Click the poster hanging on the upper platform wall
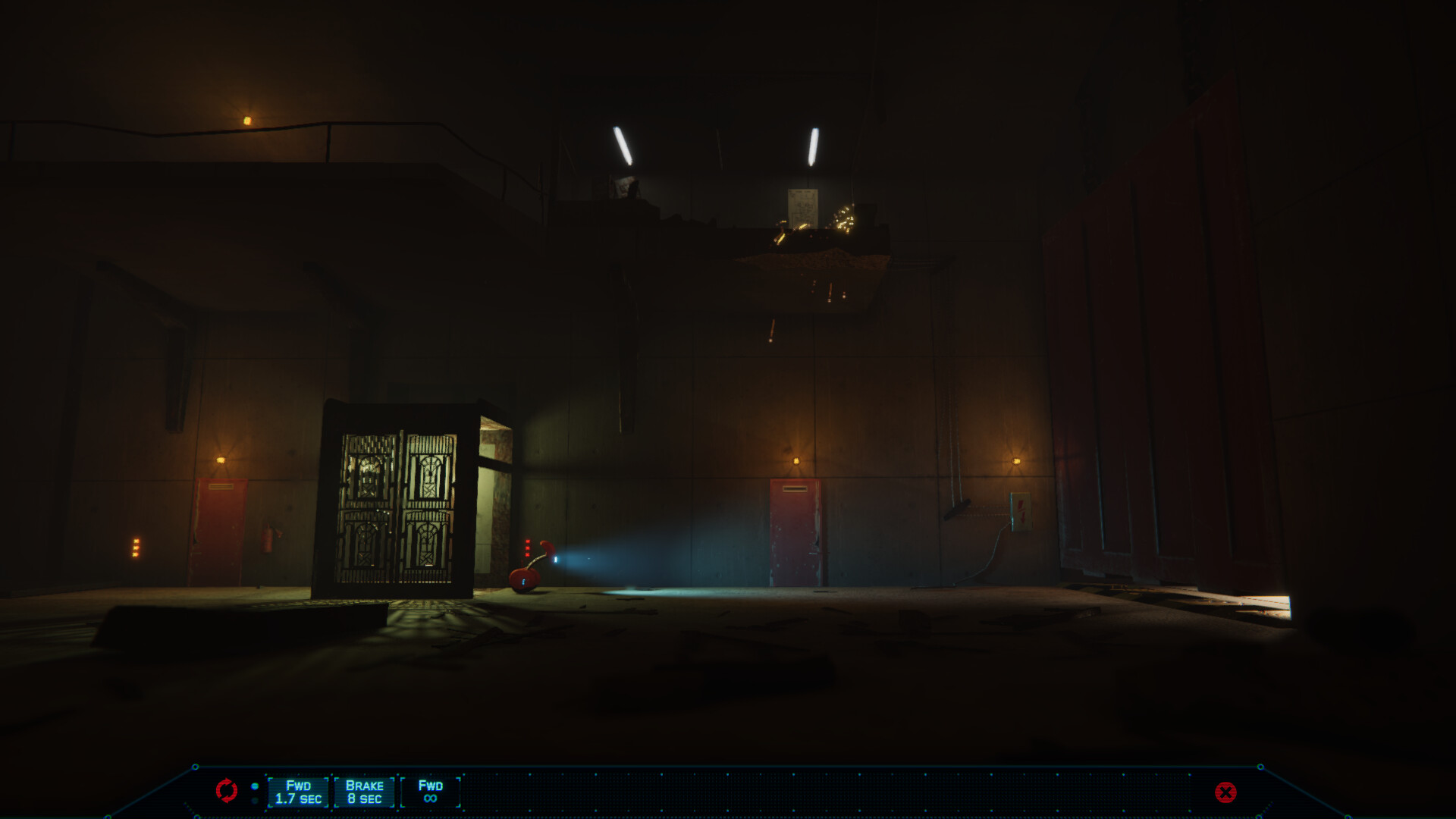This screenshot has width=1456, height=819. click(804, 209)
